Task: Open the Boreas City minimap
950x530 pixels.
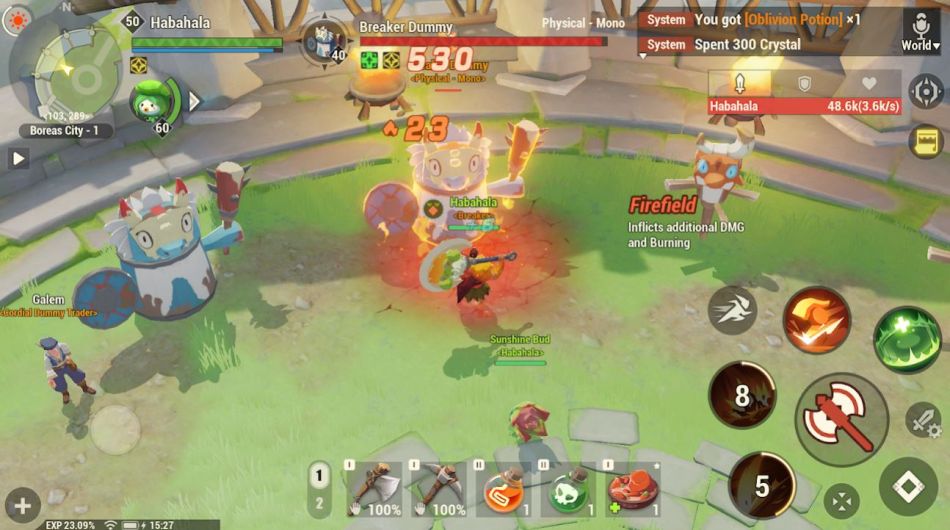Action: pyautogui.click(x=62, y=68)
